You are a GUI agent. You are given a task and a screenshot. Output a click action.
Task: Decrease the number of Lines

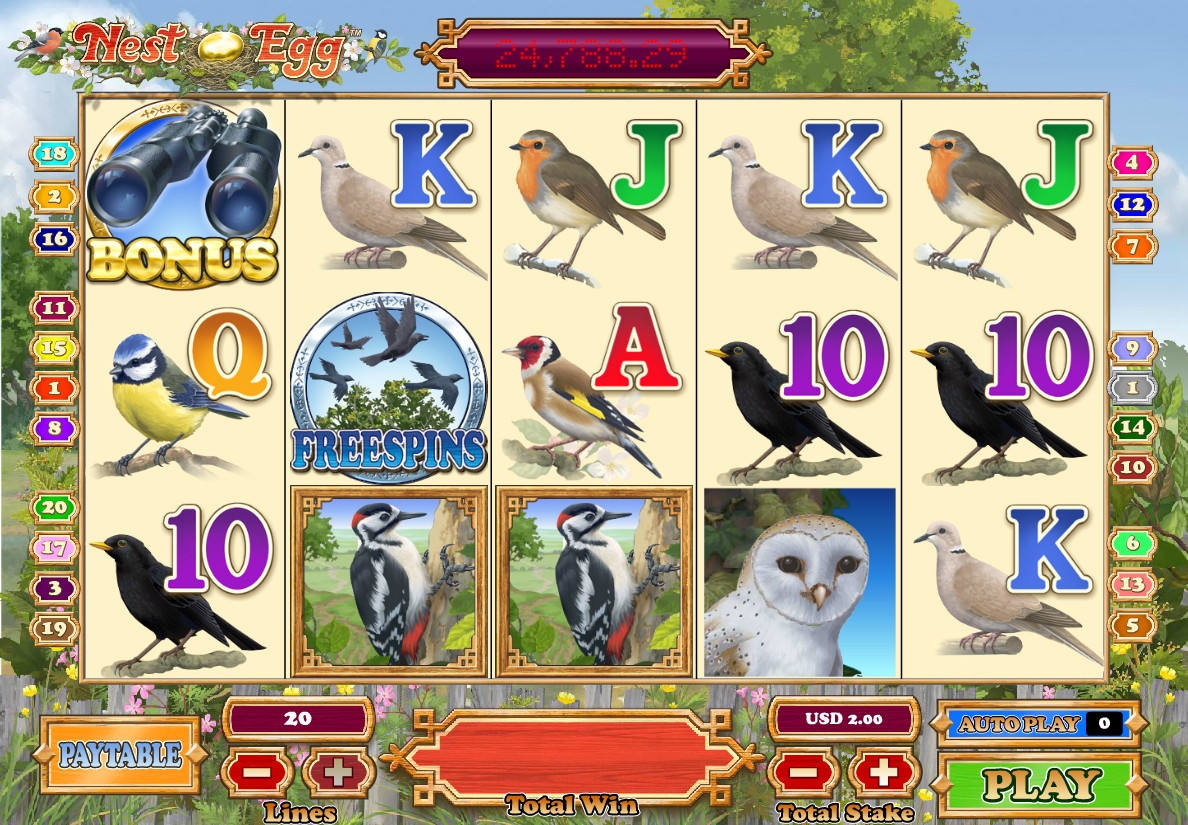click(257, 773)
